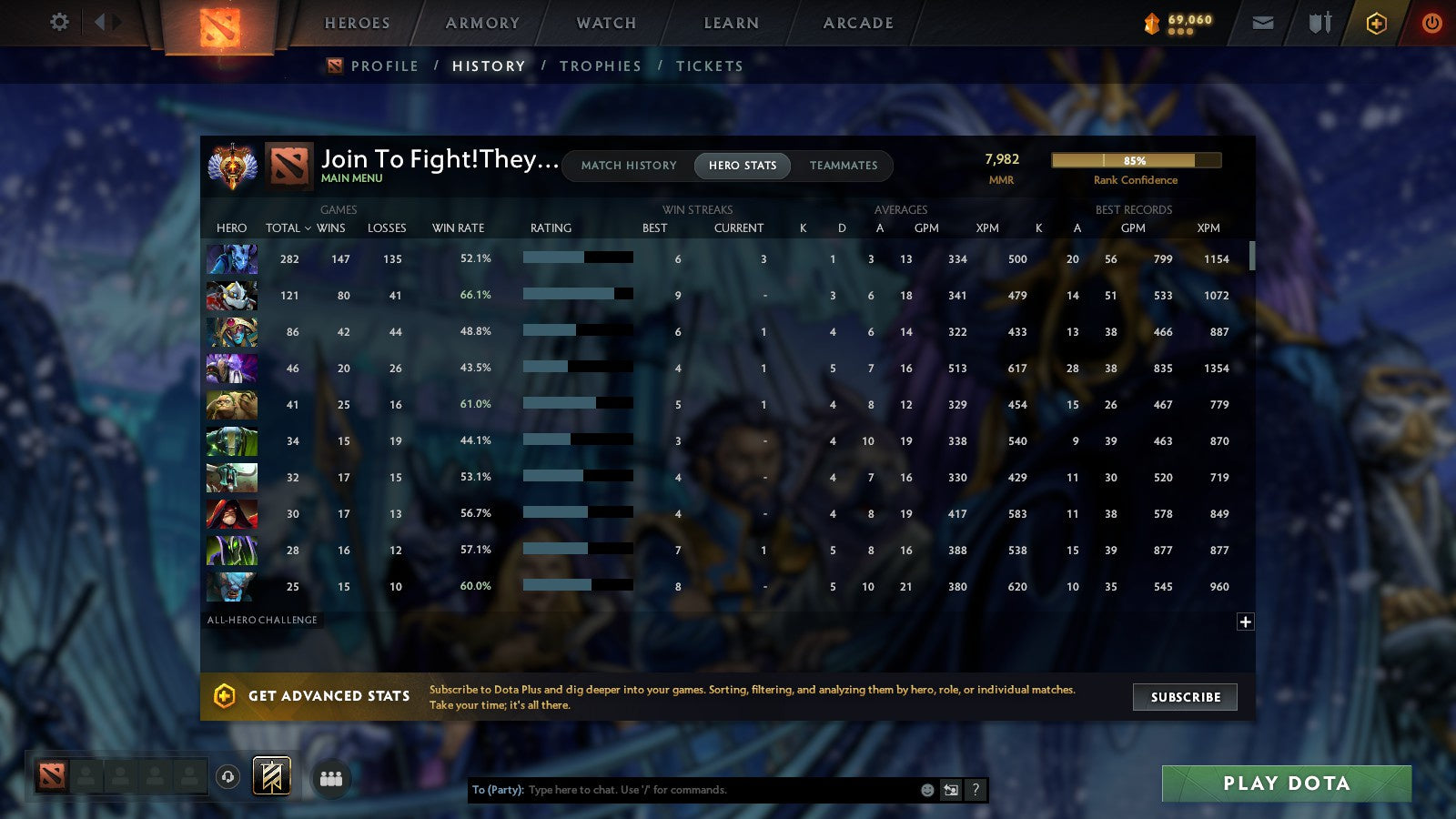Viewport: 1456px width, 819px height.
Task: Open settings with the gear icon
Action: [x=59, y=23]
